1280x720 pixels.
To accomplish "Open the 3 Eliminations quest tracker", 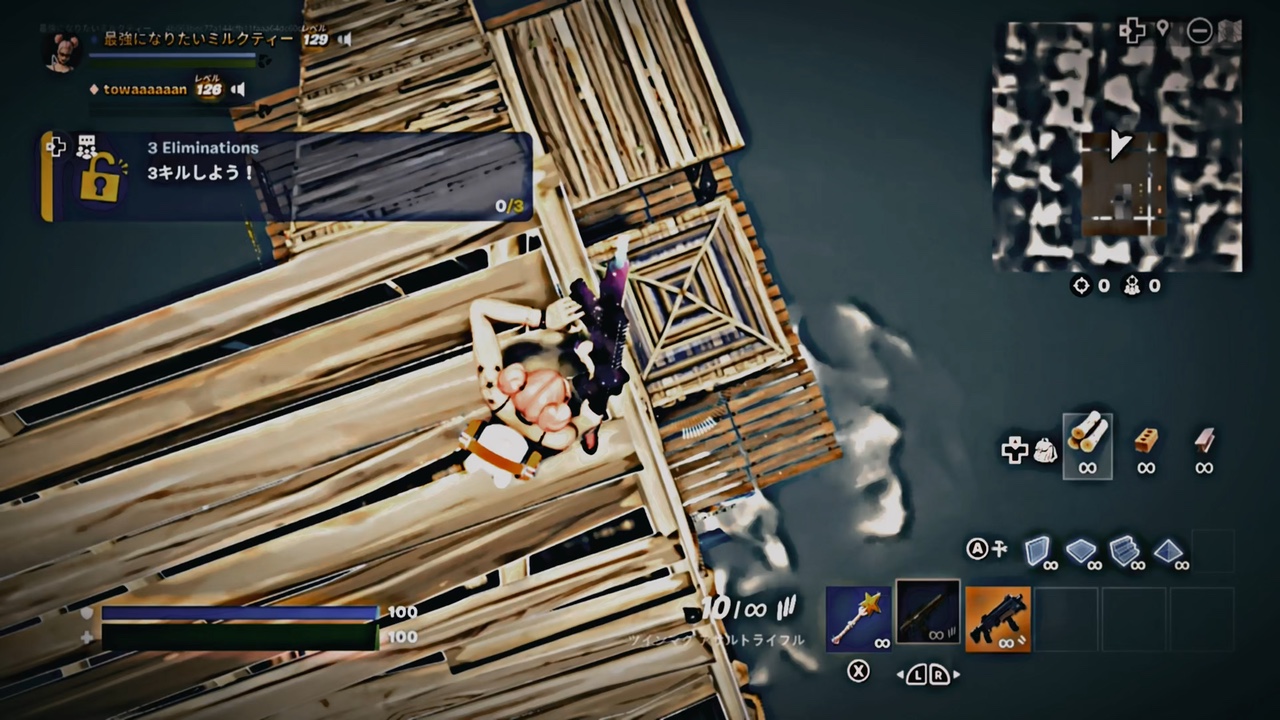I will click(x=287, y=176).
